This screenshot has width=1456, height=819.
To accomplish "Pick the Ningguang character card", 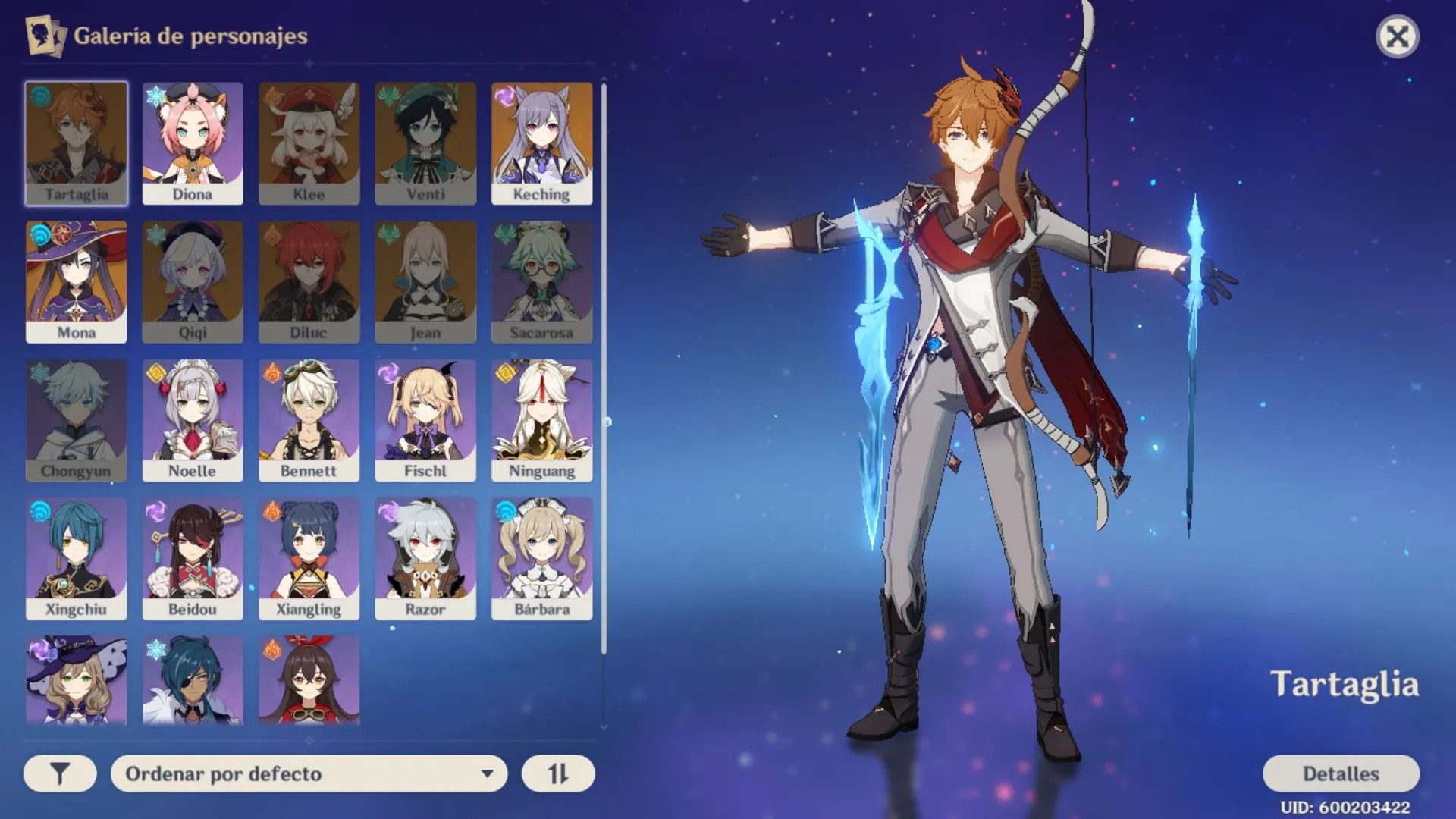I will tap(541, 419).
